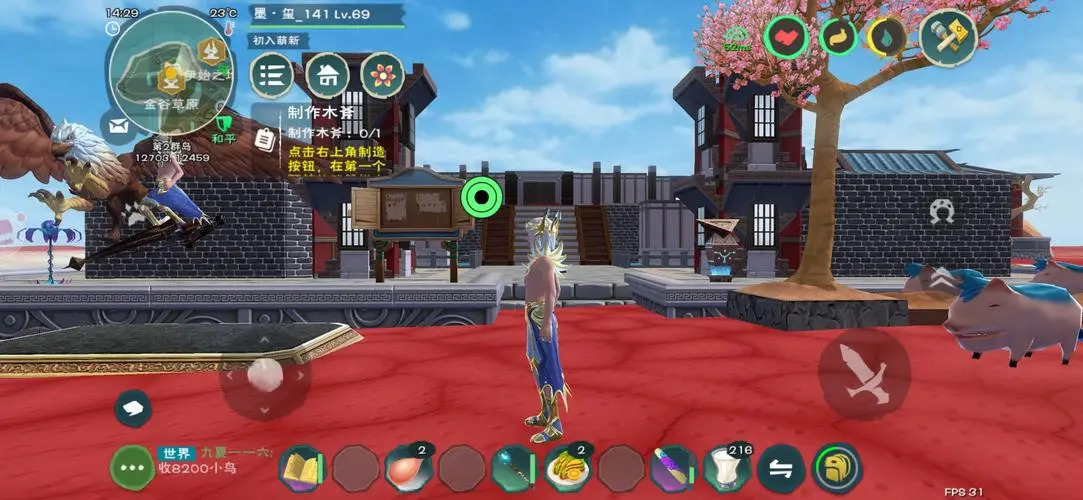Open the mail envelope icon
1083x500 pixels.
tap(117, 126)
